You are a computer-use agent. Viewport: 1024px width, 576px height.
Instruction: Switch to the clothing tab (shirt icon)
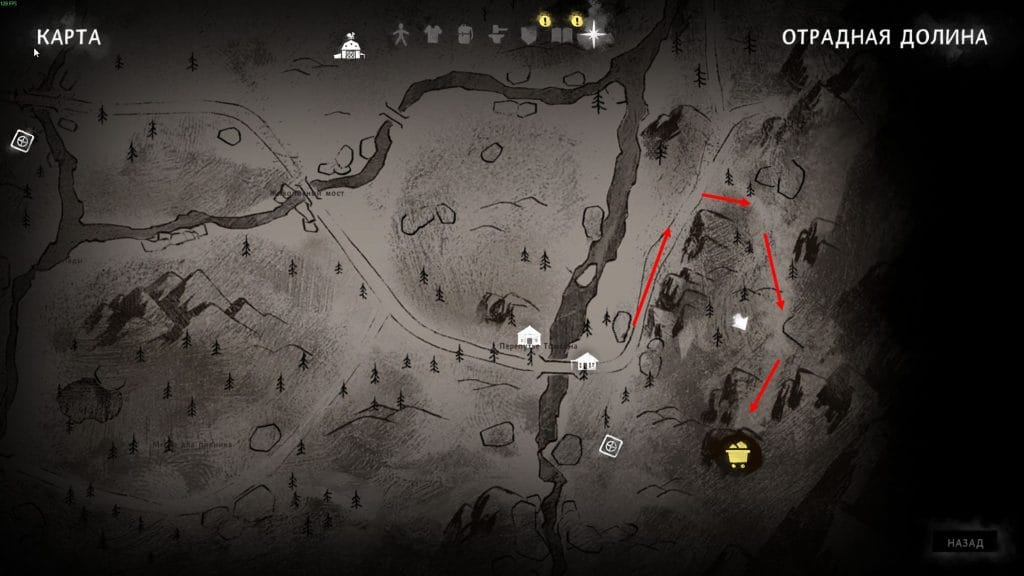click(x=432, y=34)
